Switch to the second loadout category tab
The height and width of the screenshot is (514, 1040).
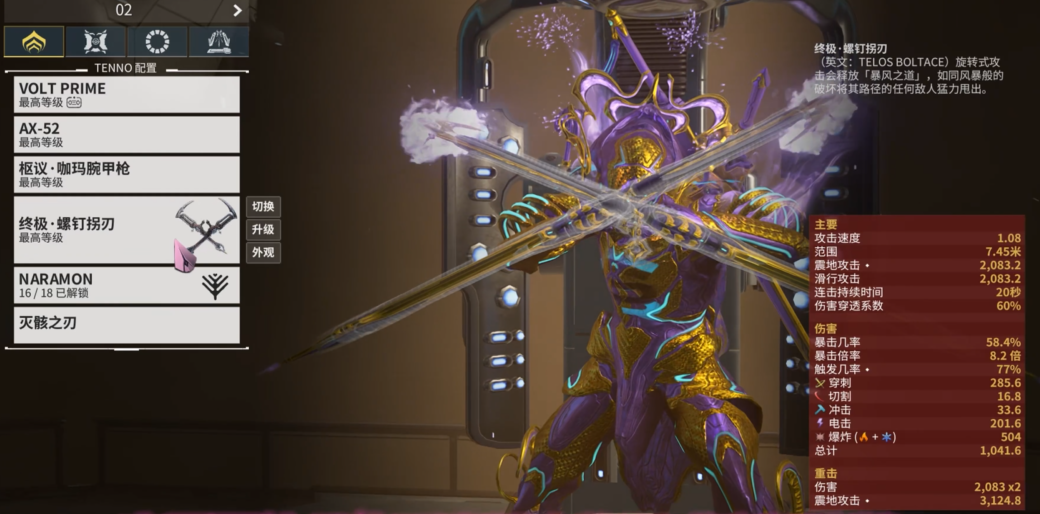coord(96,41)
